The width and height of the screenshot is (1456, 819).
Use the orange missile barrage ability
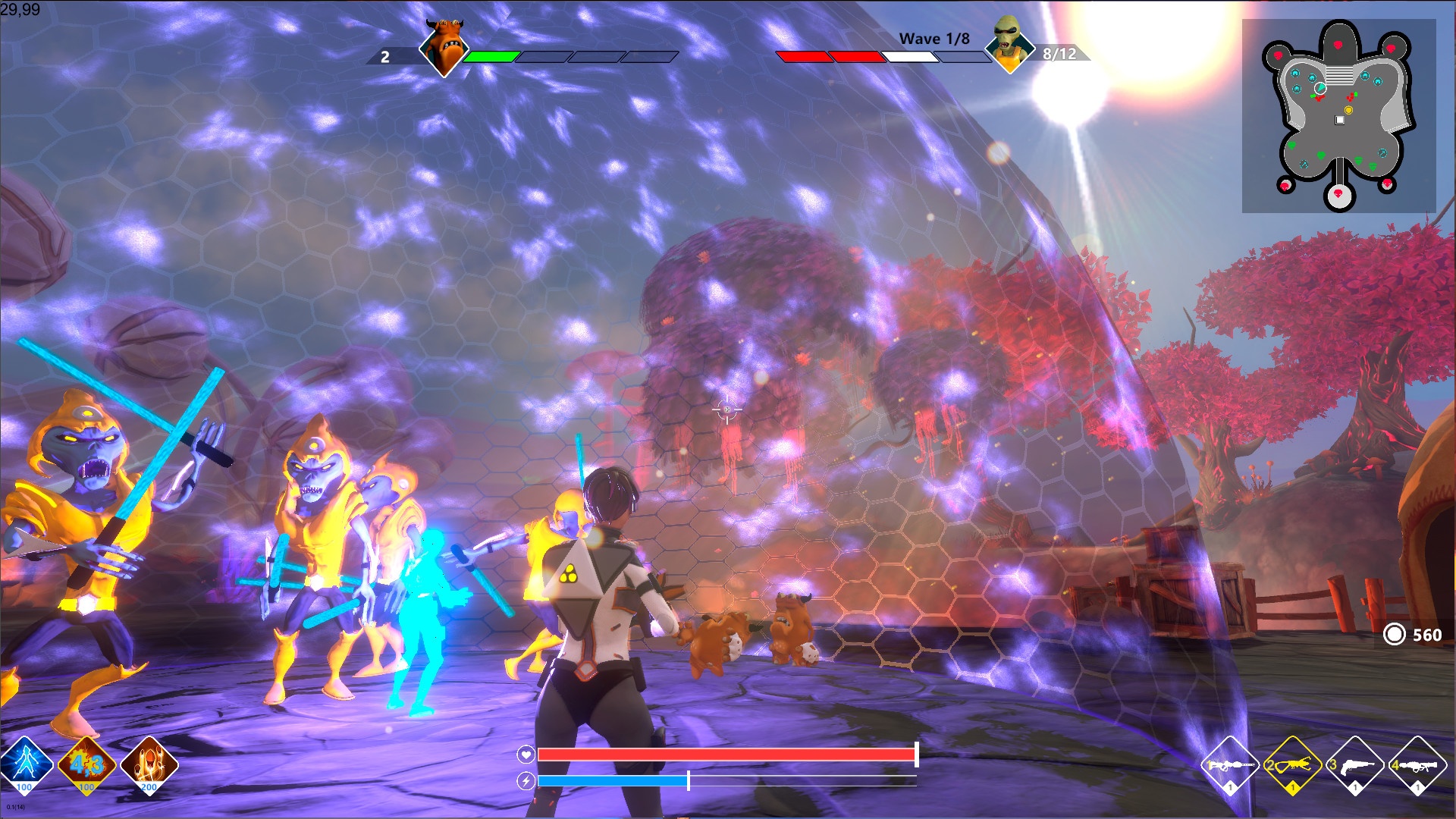pyautogui.click(x=149, y=764)
